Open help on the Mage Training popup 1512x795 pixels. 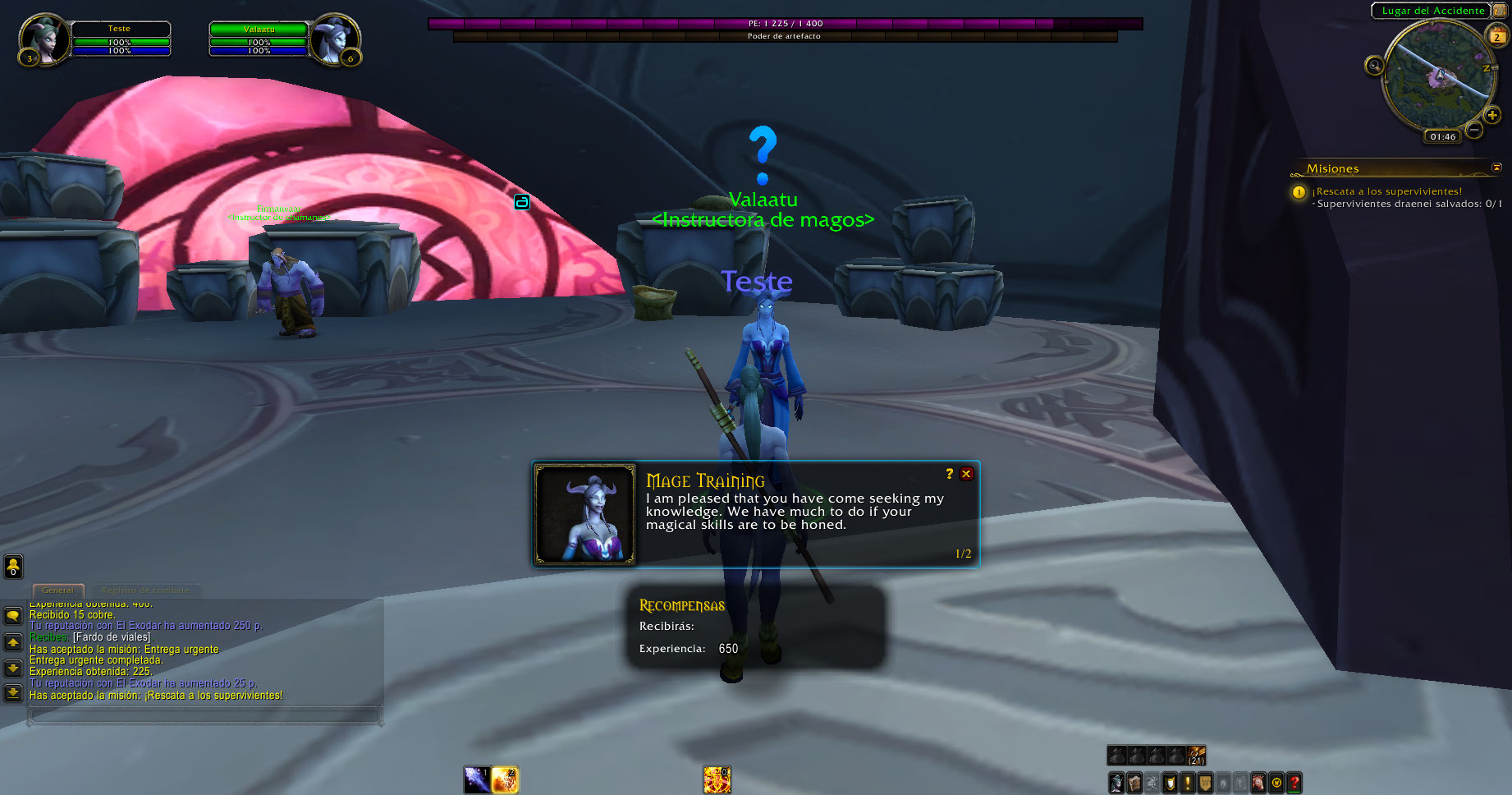(x=950, y=474)
